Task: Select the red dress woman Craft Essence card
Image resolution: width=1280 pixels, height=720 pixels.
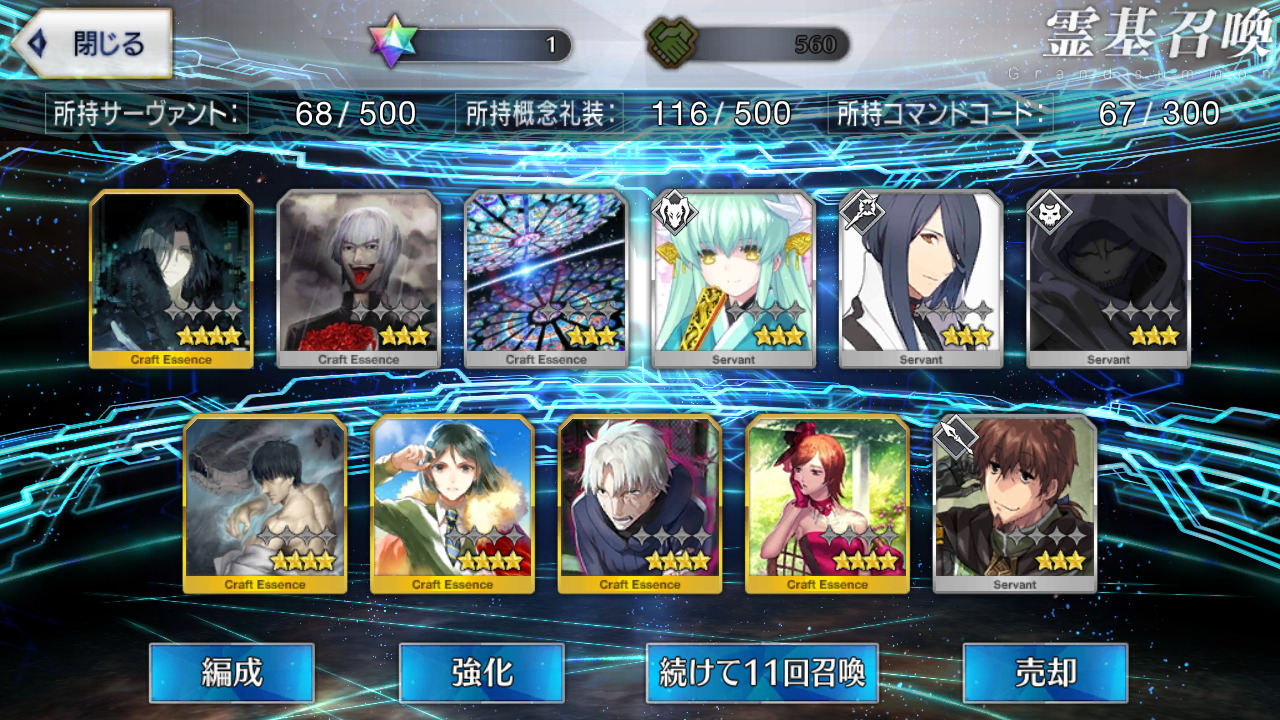Action: pos(827,503)
